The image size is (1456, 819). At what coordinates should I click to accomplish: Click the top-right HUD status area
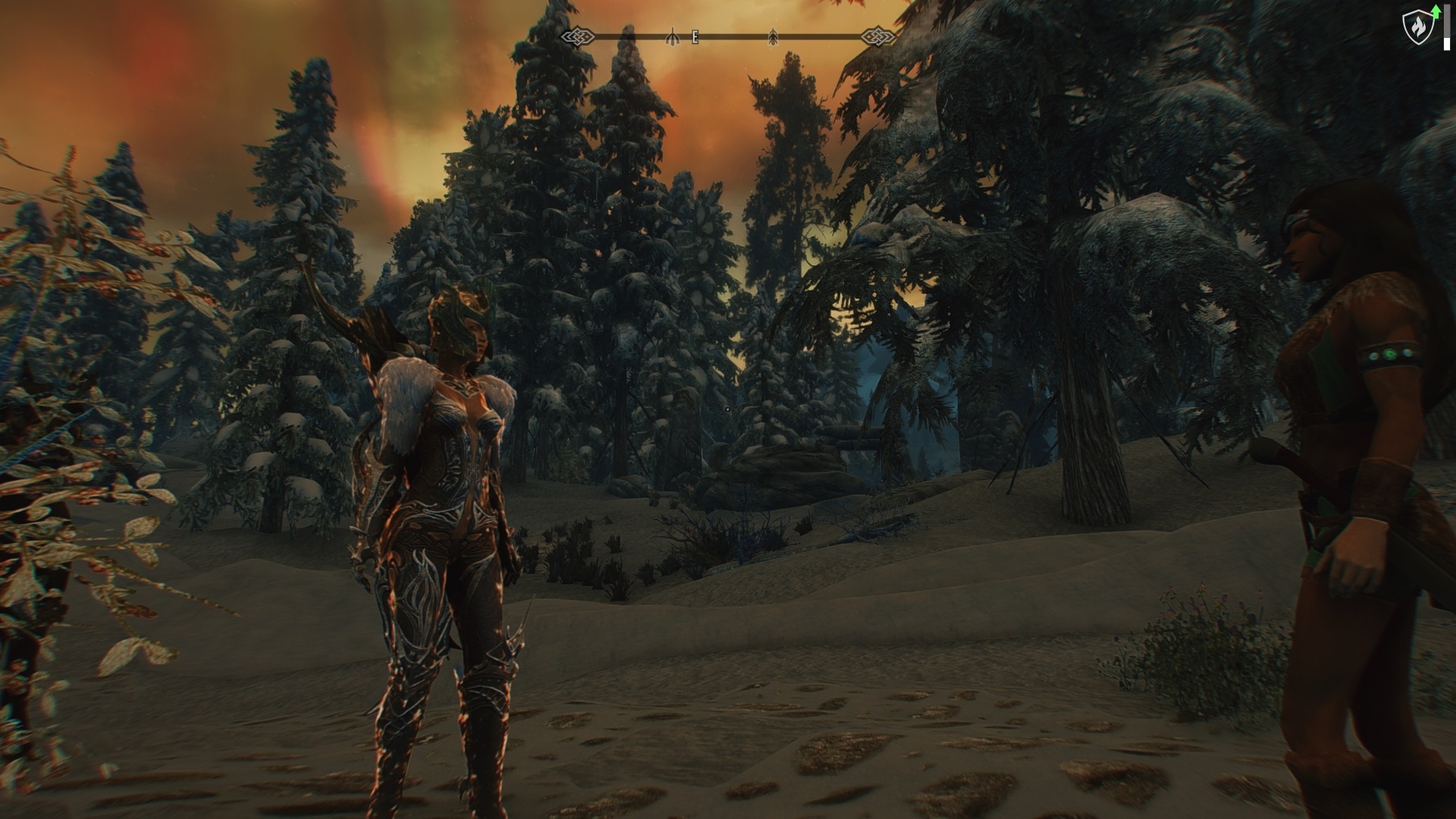[x=1429, y=23]
